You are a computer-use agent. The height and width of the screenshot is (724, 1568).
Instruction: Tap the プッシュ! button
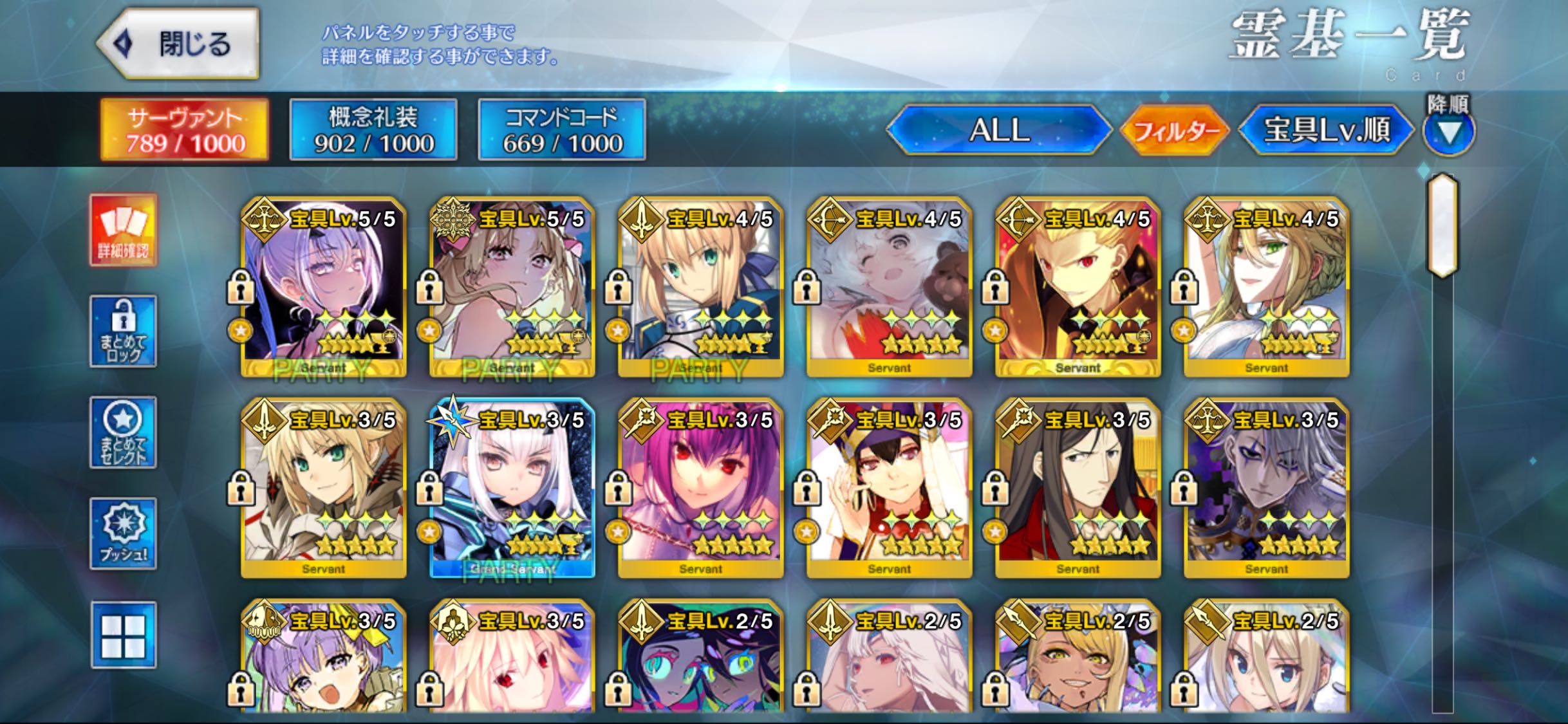[x=123, y=534]
